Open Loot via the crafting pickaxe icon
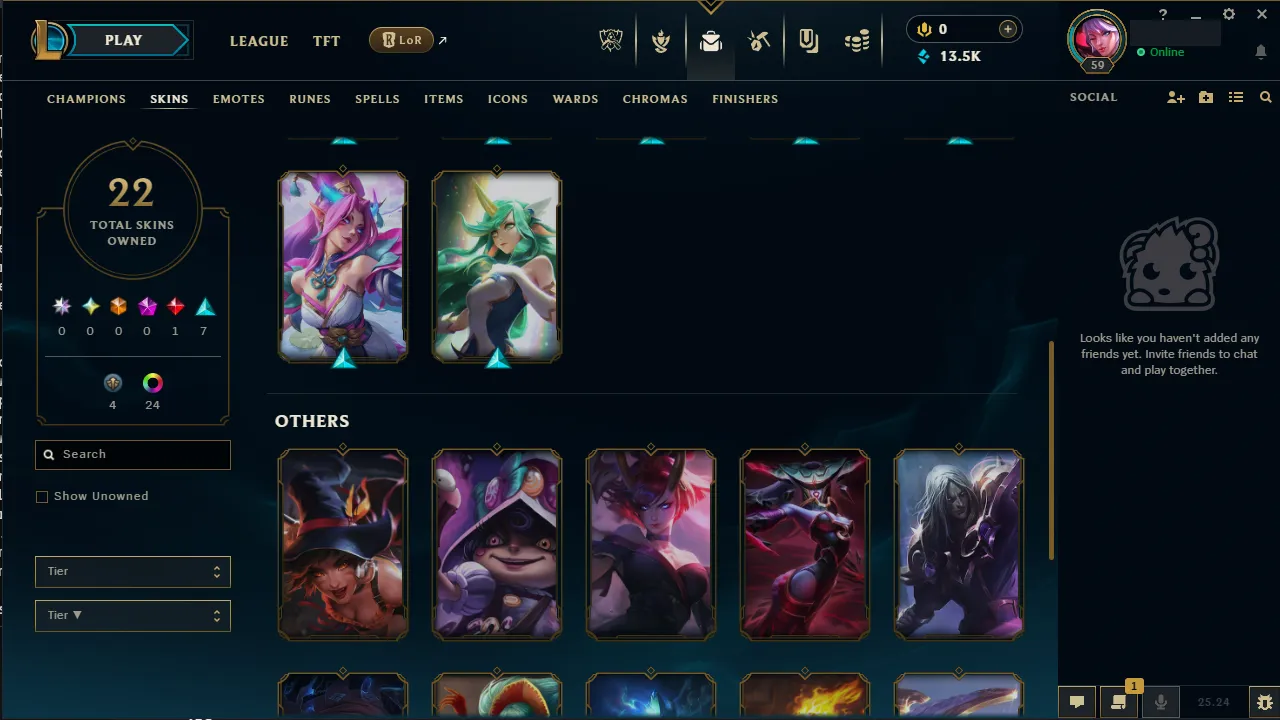 tap(759, 40)
